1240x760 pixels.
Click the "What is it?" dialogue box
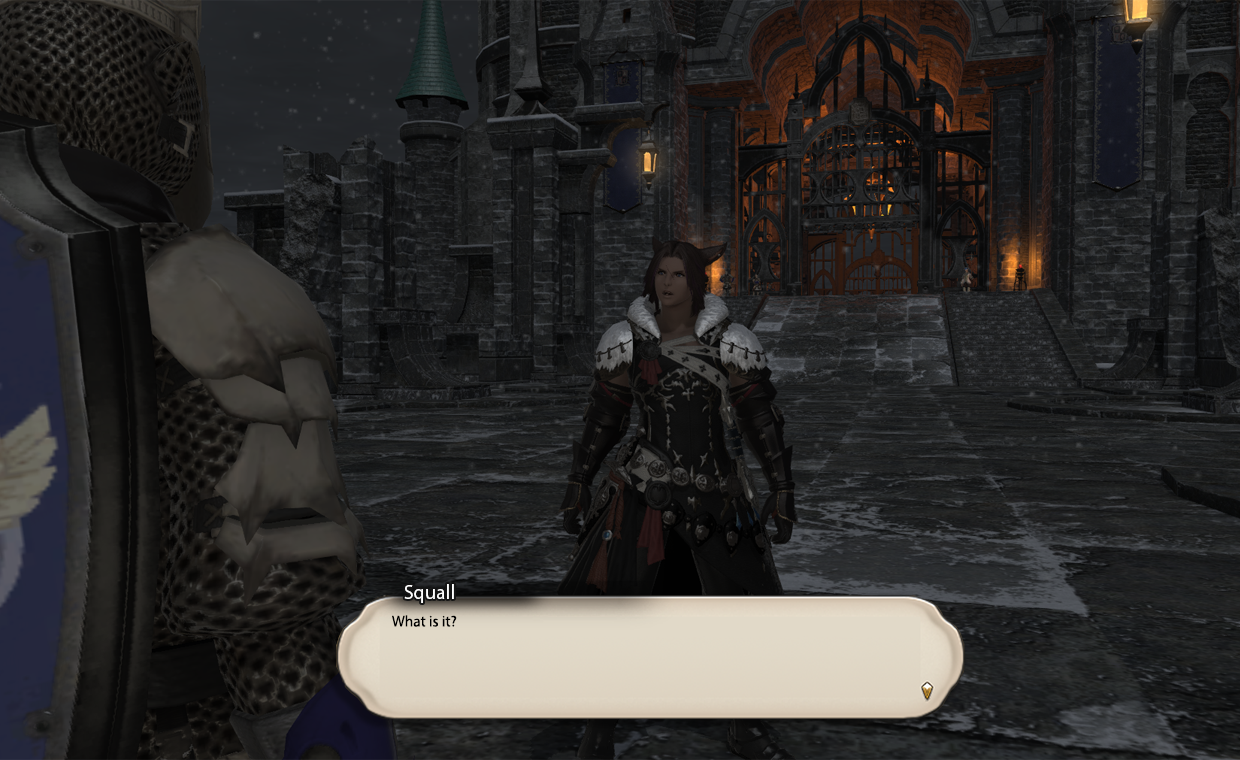[x=650, y=656]
